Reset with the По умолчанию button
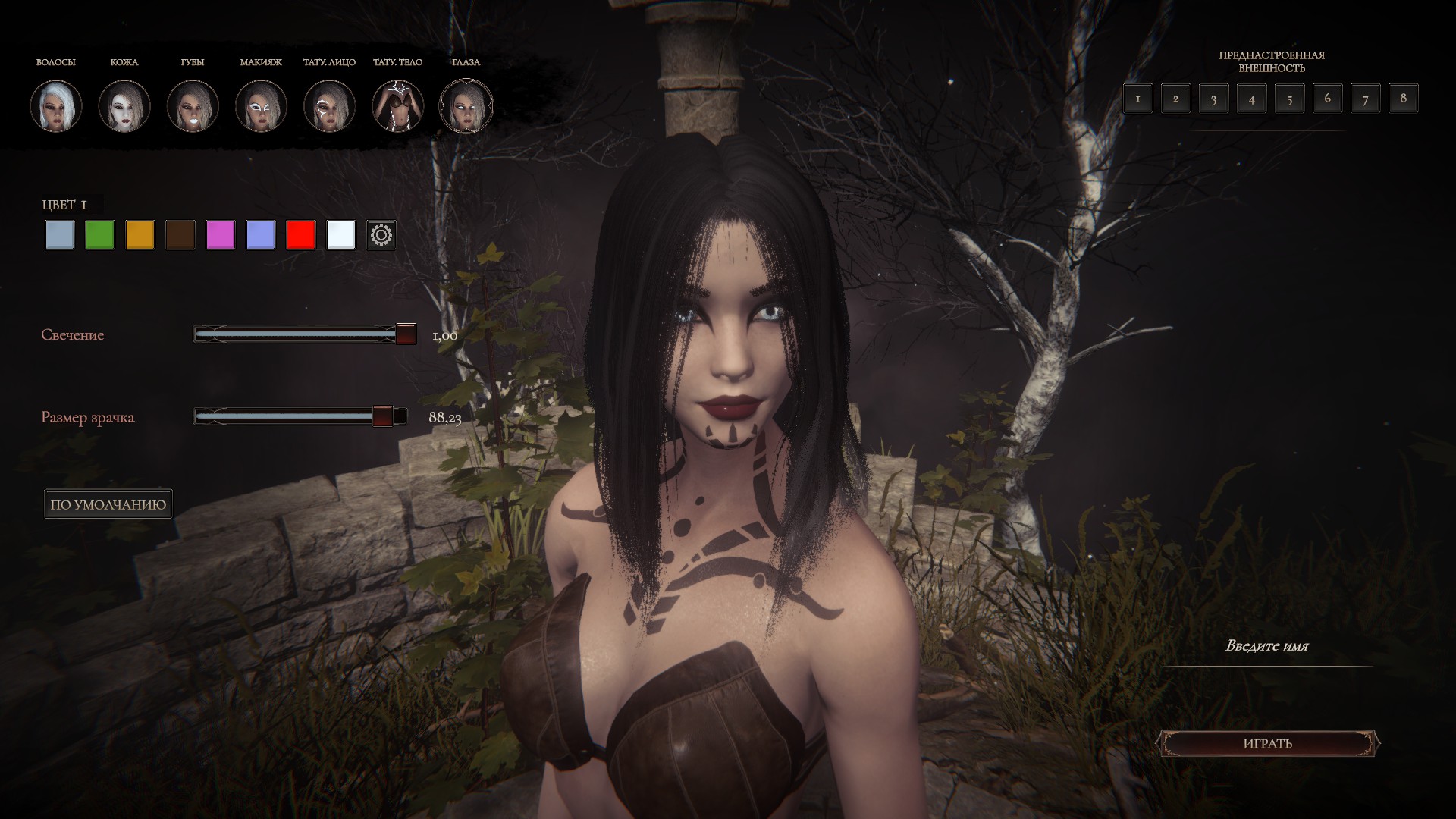This screenshot has width=1456, height=819. [108, 504]
